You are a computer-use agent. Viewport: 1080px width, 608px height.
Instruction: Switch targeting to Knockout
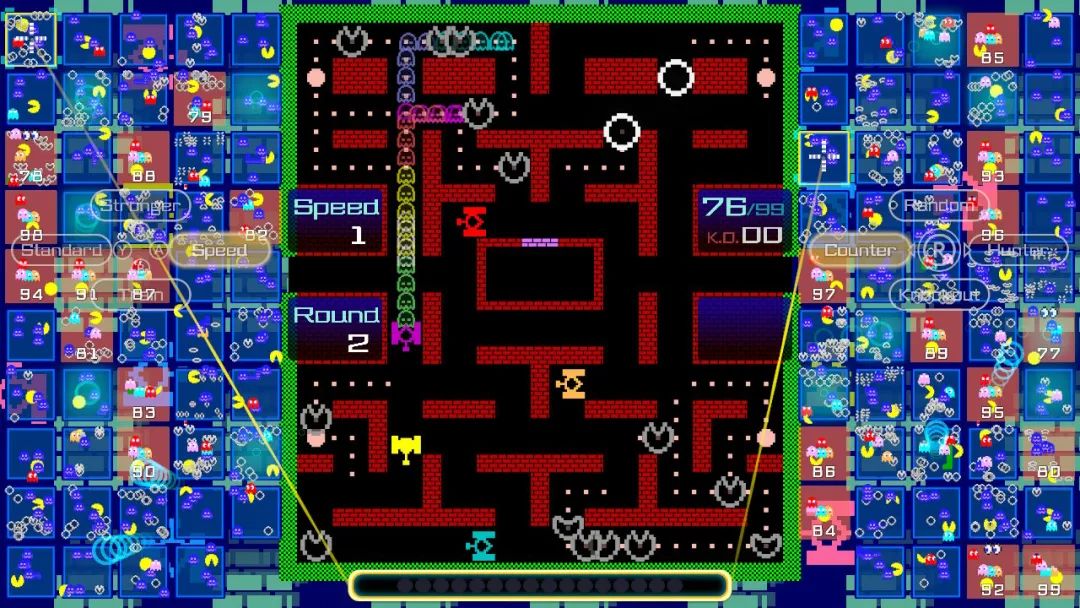[939, 294]
